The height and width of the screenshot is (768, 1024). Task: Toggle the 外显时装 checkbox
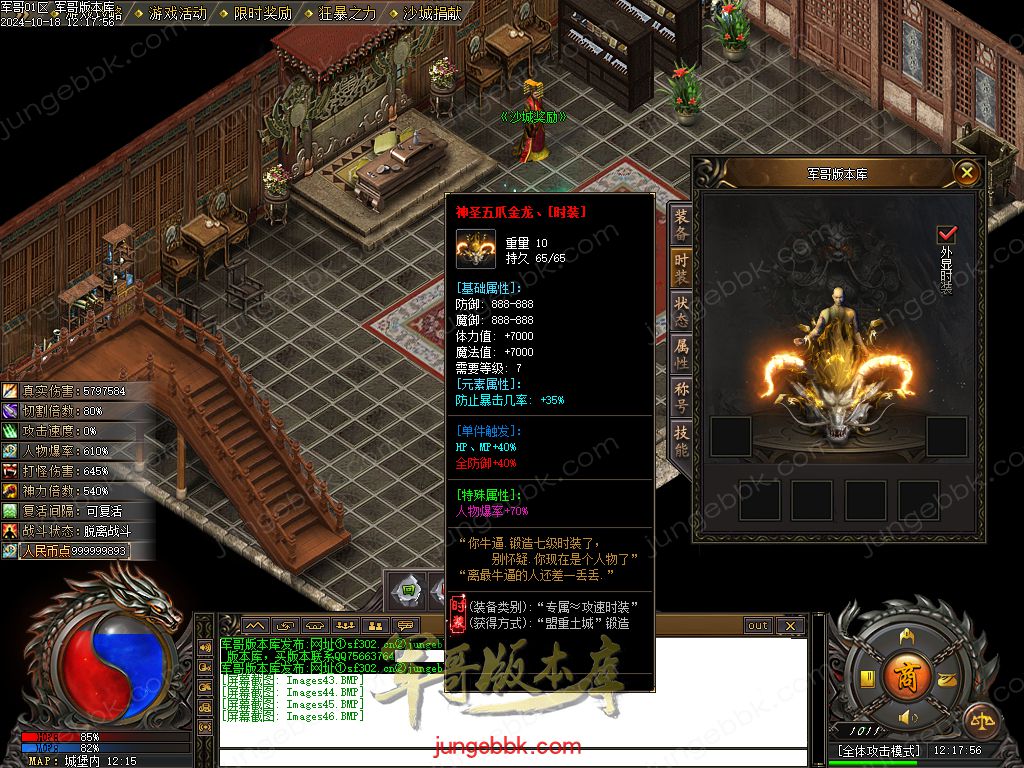(x=946, y=235)
